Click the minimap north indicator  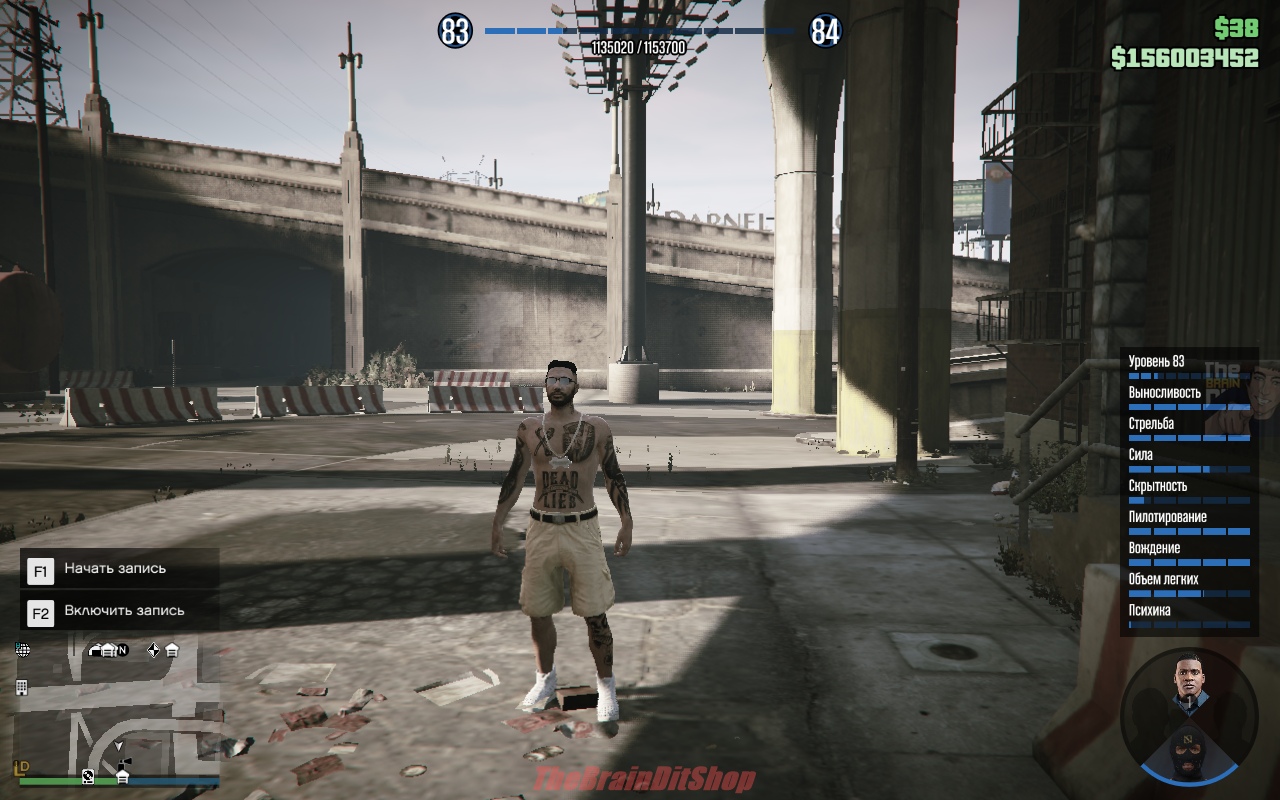click(x=122, y=650)
